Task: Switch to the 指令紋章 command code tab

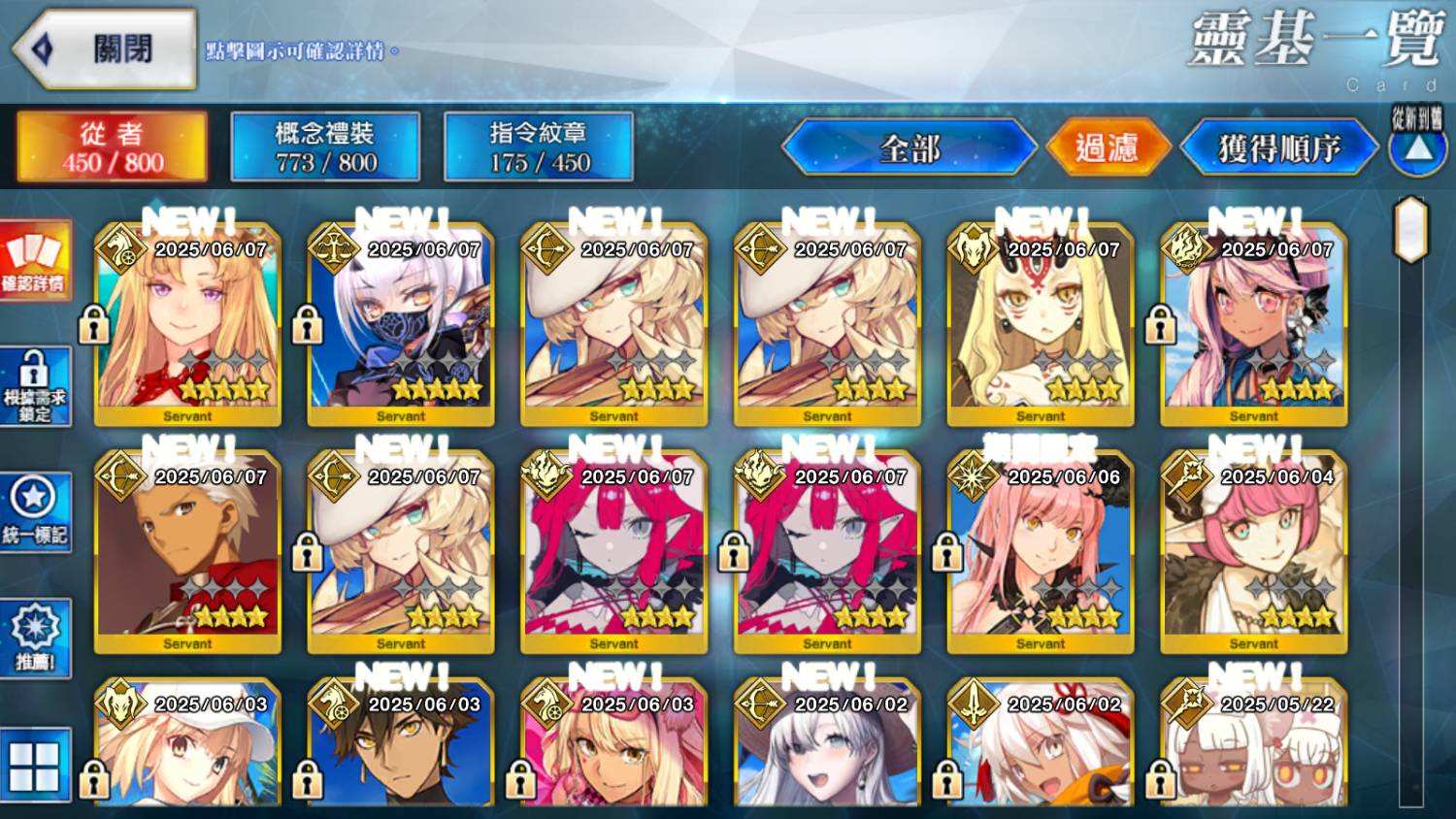Action: pyautogui.click(x=539, y=147)
